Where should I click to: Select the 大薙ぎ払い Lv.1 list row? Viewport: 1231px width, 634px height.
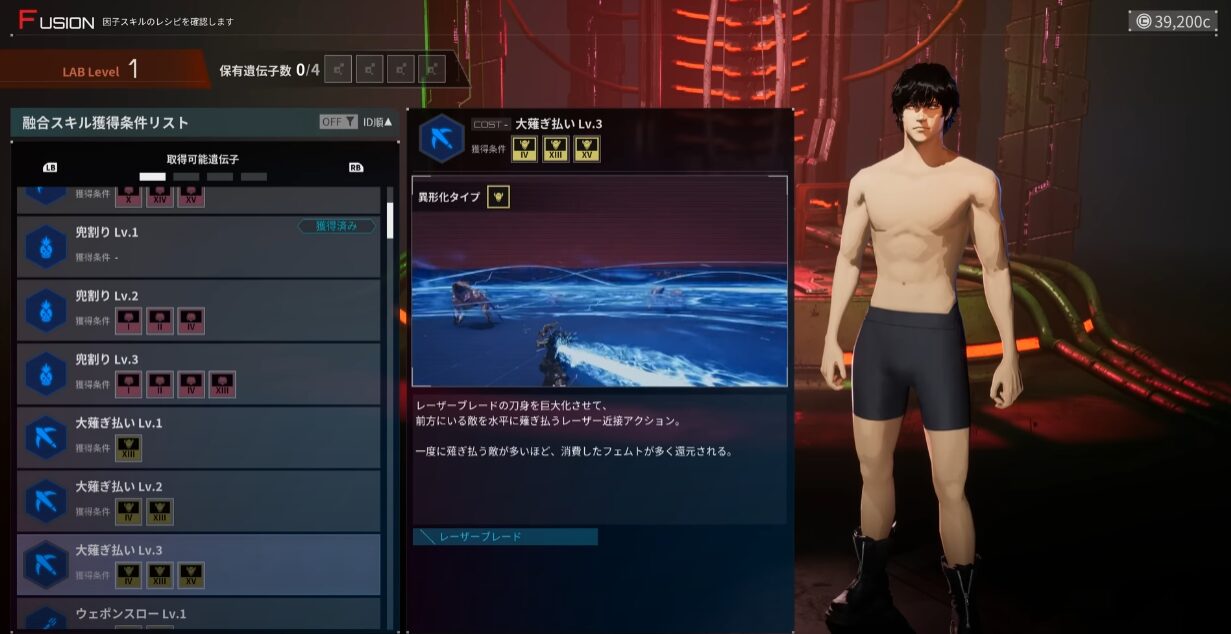pos(198,437)
